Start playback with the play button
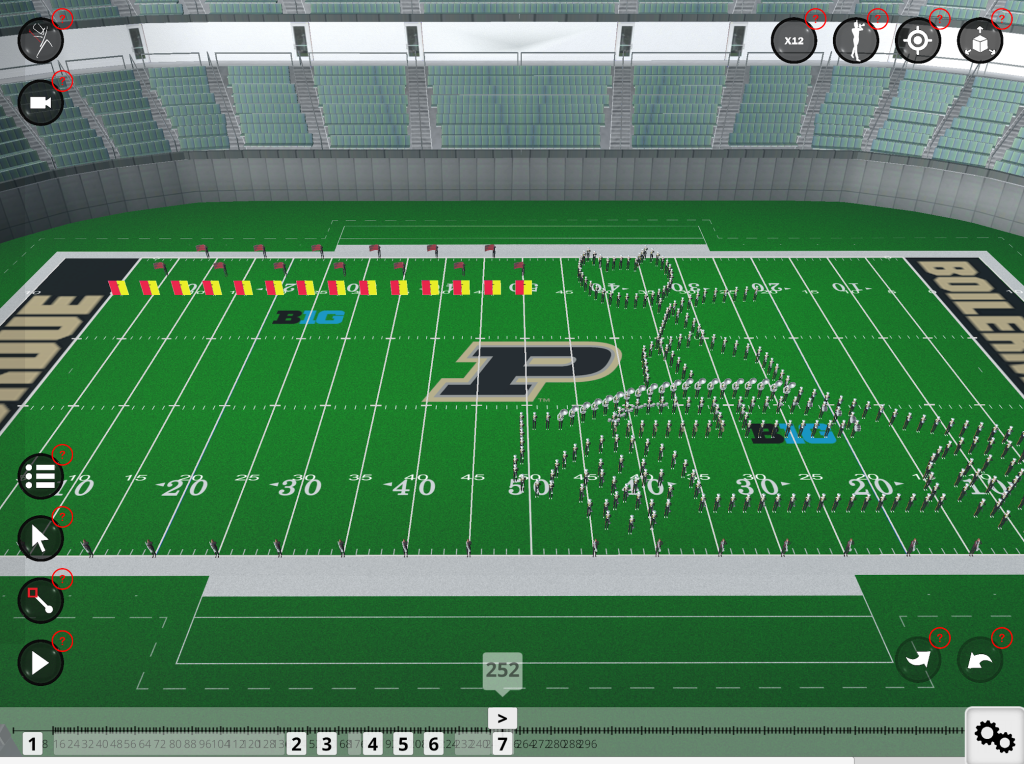The image size is (1024, 764). click(41, 662)
